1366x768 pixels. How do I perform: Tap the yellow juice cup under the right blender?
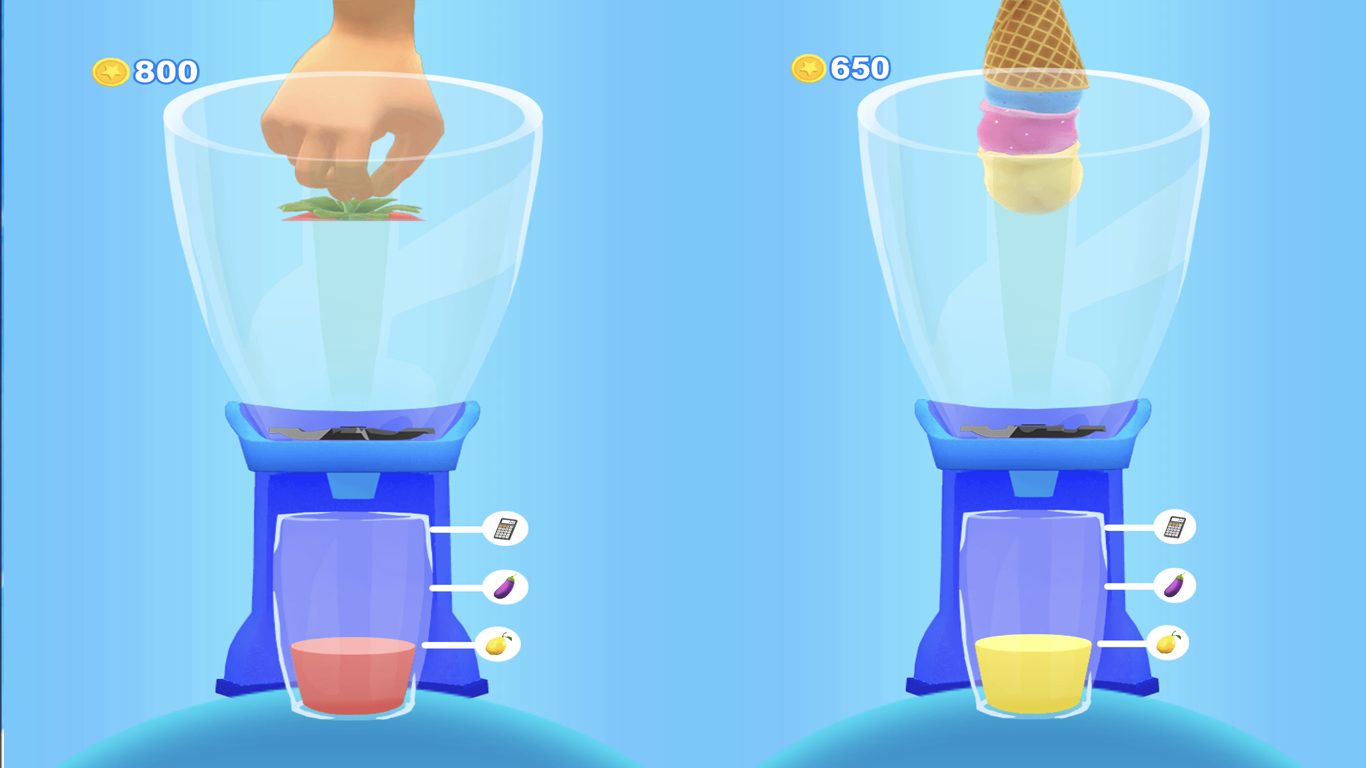(x=1028, y=670)
